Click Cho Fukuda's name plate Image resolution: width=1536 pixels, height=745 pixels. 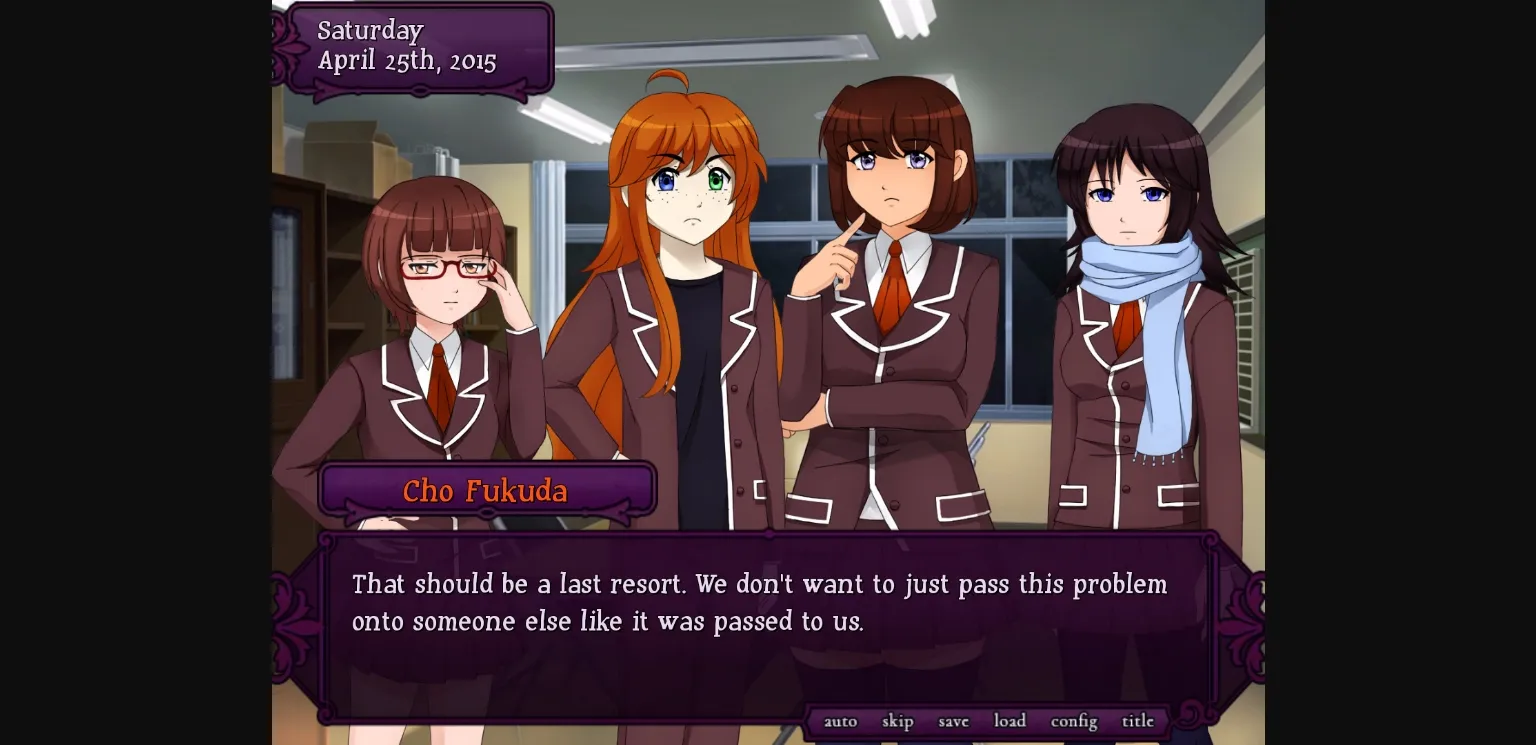click(x=485, y=489)
